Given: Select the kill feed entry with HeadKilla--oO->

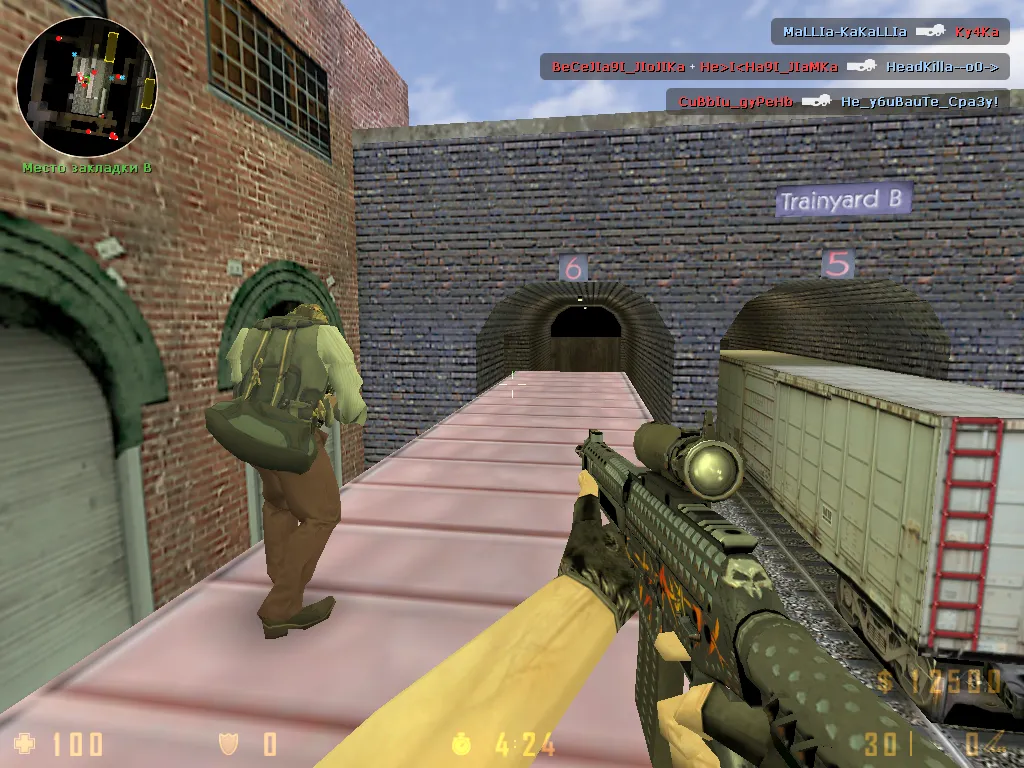Looking at the screenshot, I should (774, 67).
